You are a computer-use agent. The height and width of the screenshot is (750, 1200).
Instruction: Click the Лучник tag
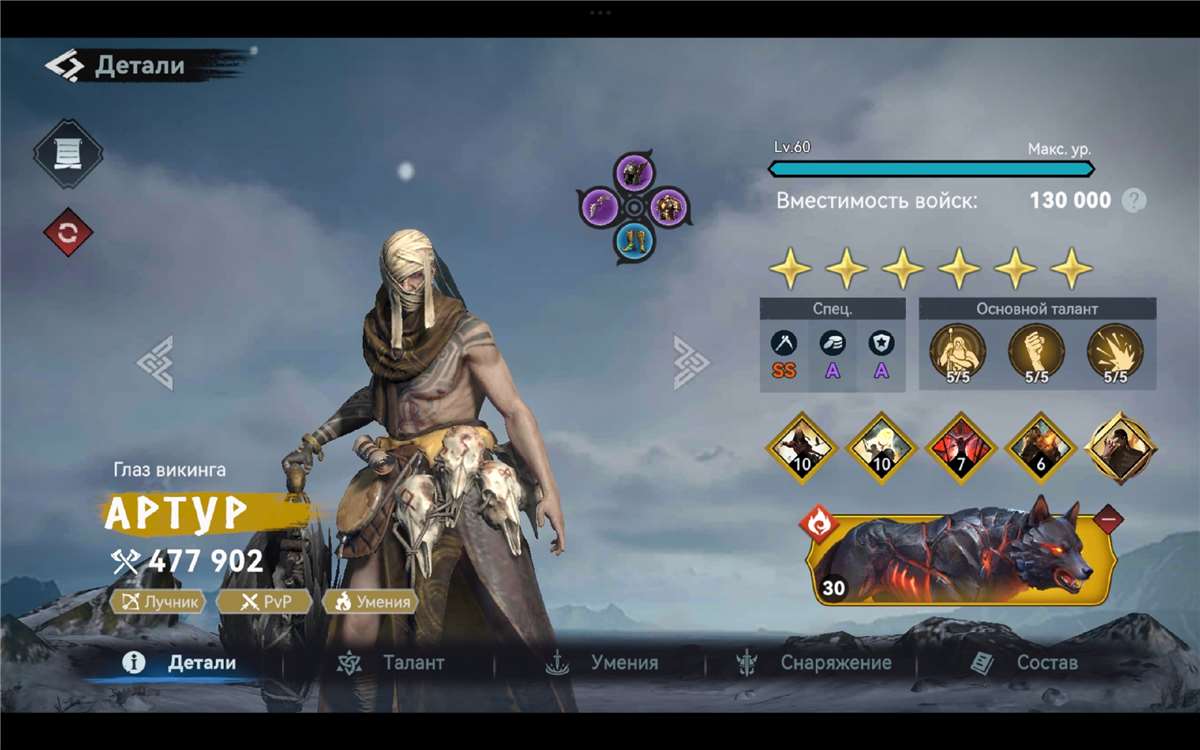pyautogui.click(x=158, y=601)
